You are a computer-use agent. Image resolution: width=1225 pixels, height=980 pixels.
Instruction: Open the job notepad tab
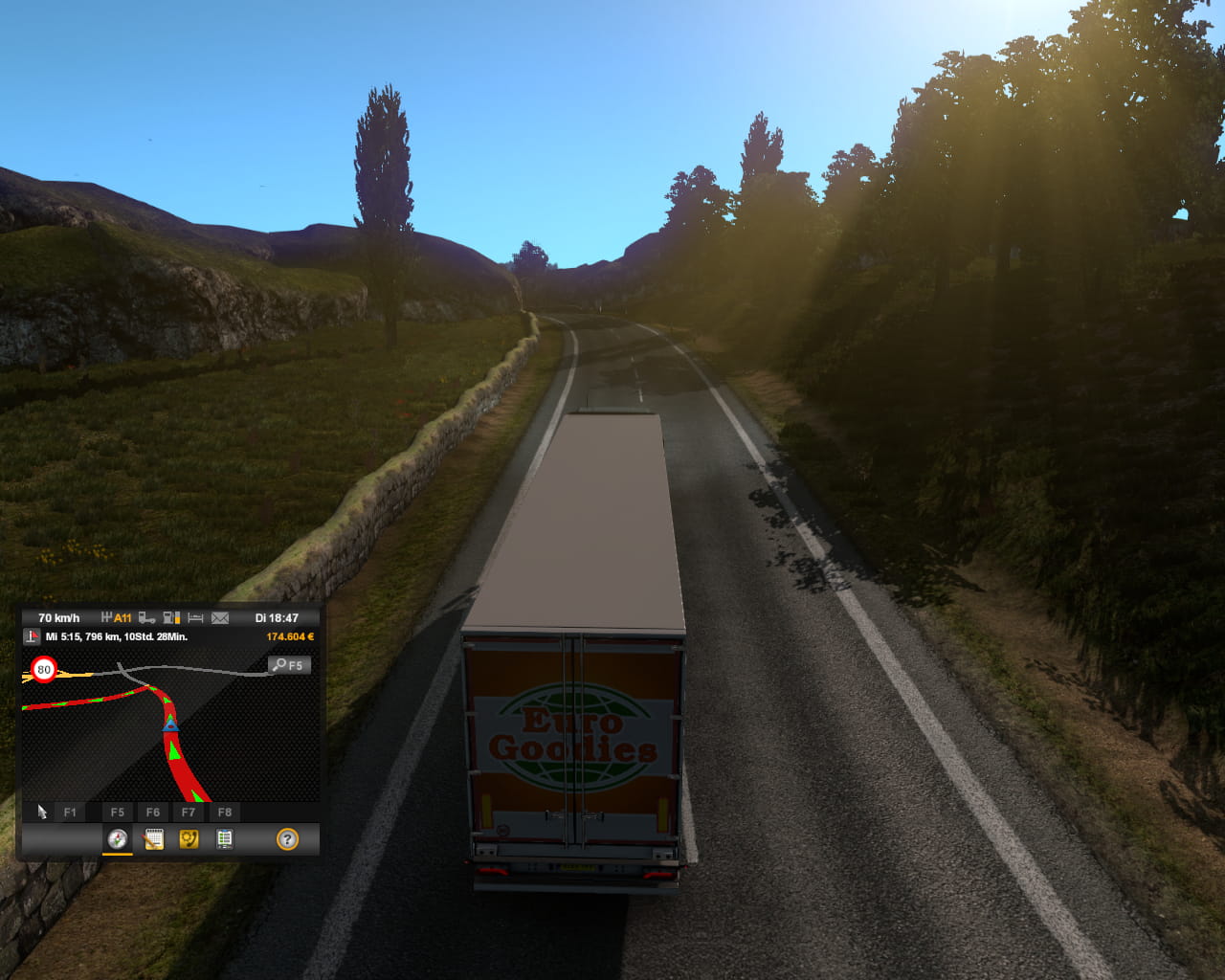pos(153,839)
